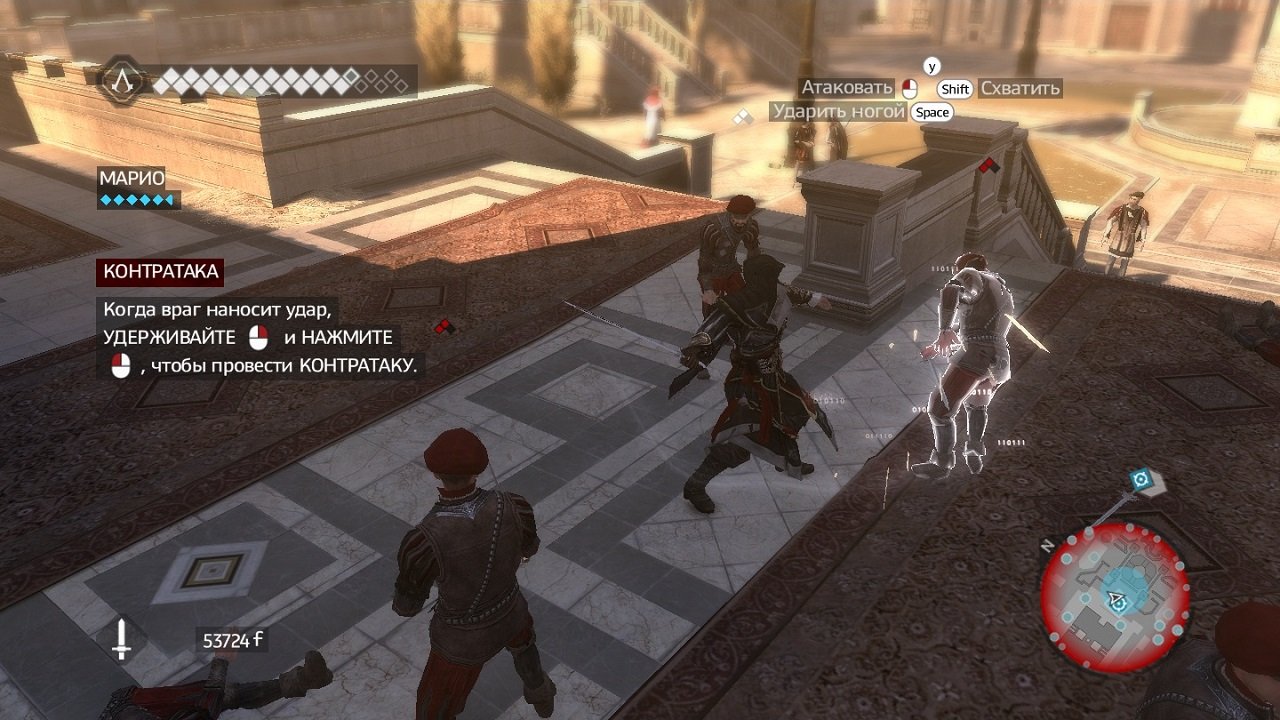
Task: Click the Space key prompt for Ударить ногой
Action: point(932,111)
